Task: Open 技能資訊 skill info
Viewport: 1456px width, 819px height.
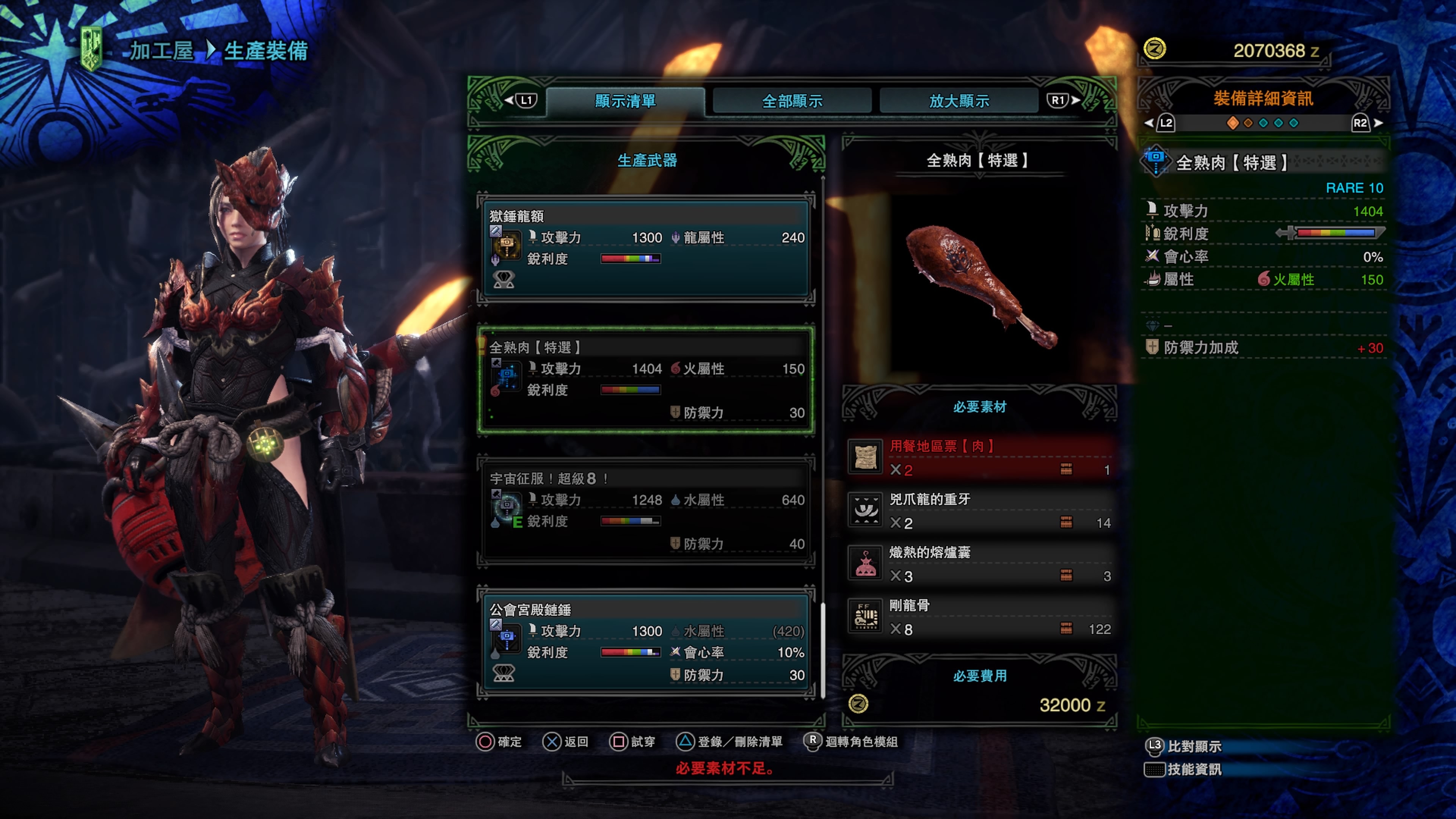Action: (x=1193, y=769)
